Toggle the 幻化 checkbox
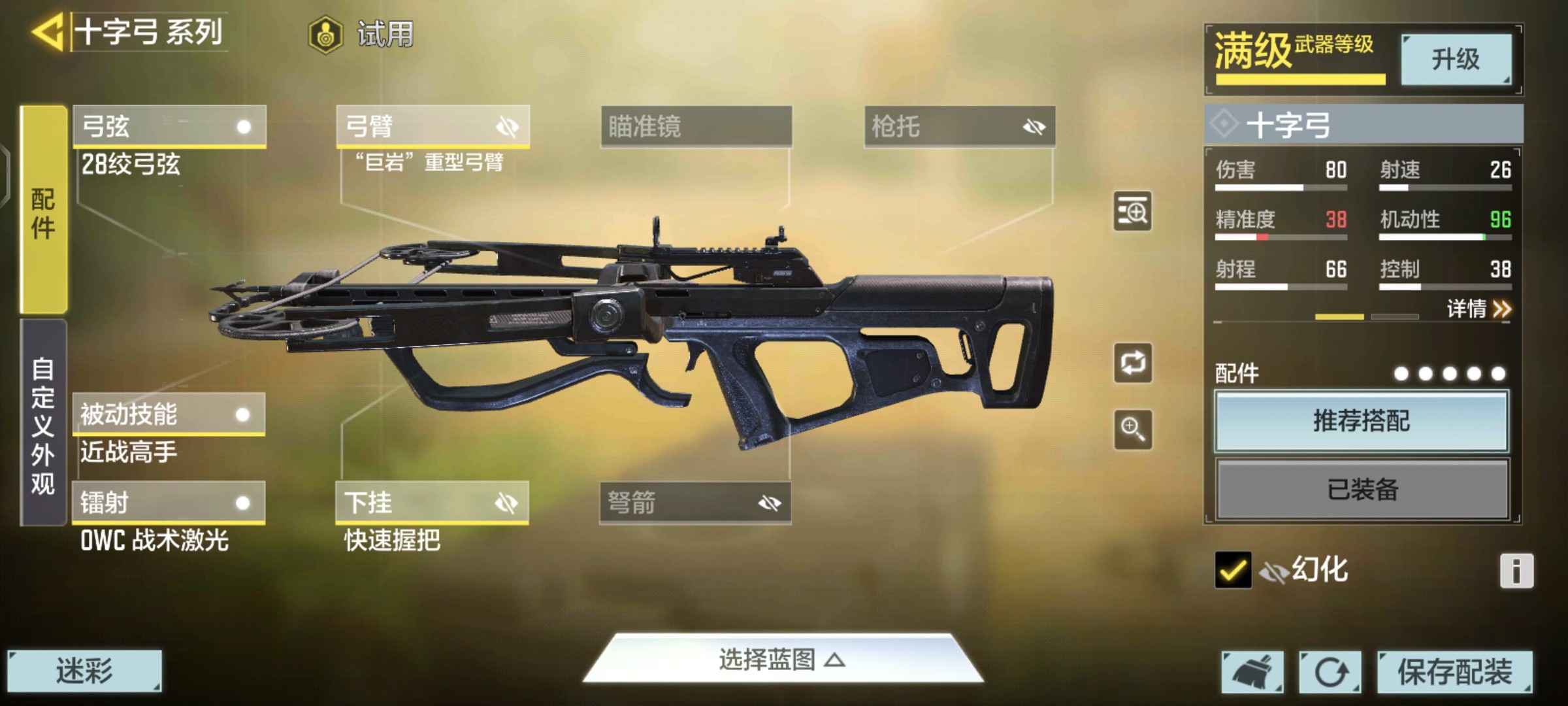1568x706 pixels. [x=1233, y=570]
